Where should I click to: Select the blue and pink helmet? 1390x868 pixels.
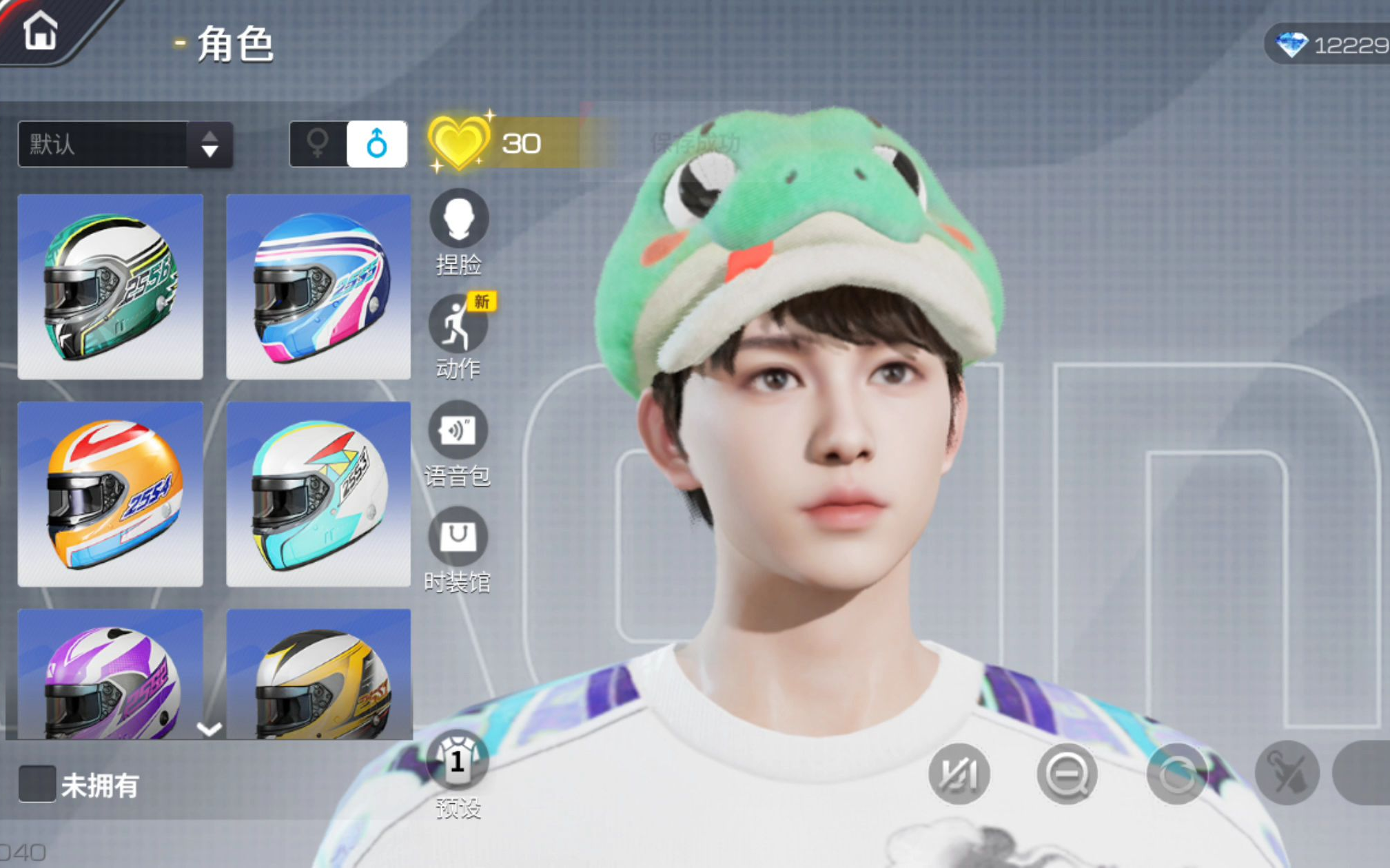pyautogui.click(x=318, y=287)
